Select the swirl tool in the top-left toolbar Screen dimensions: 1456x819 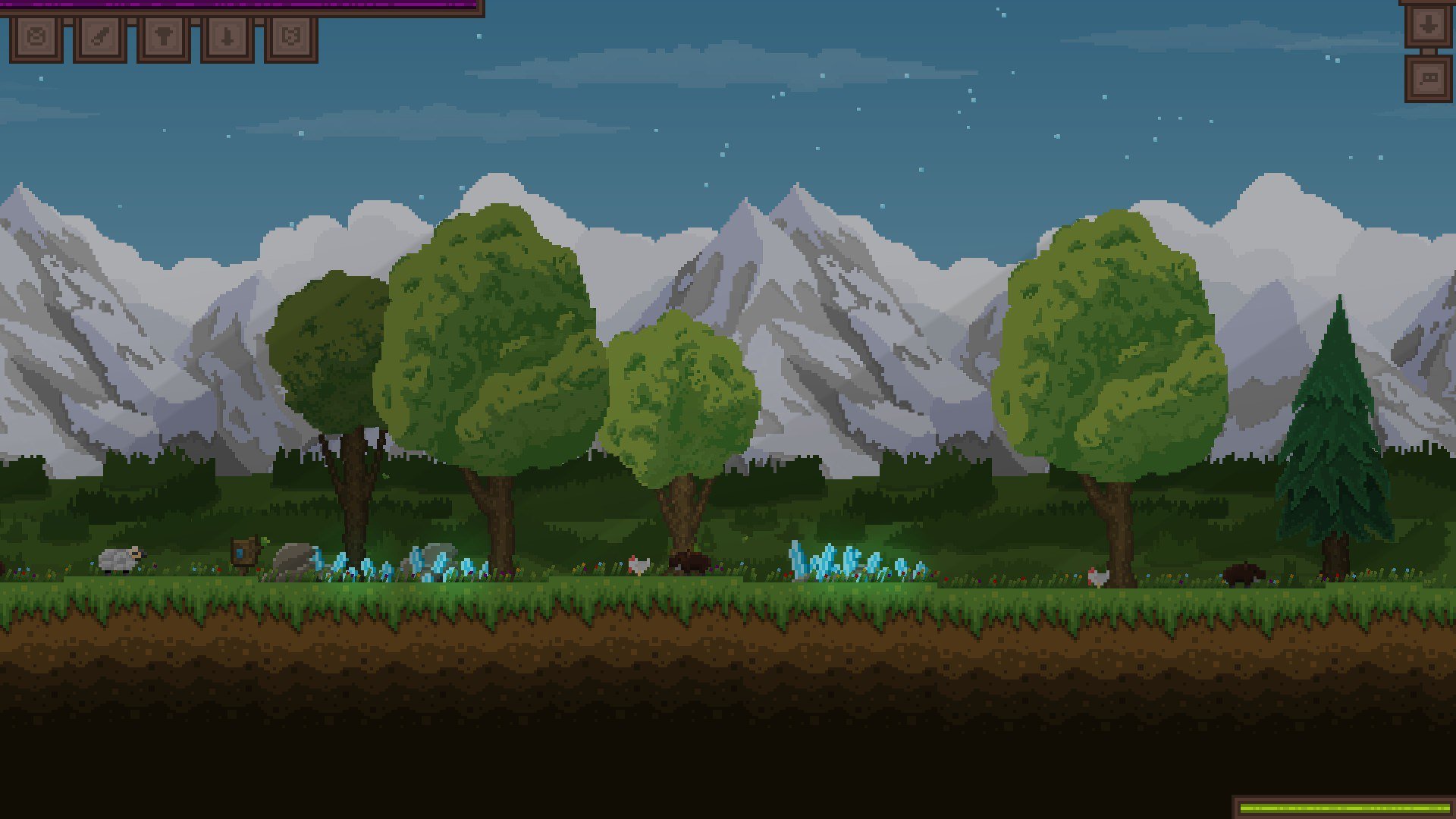[36, 36]
